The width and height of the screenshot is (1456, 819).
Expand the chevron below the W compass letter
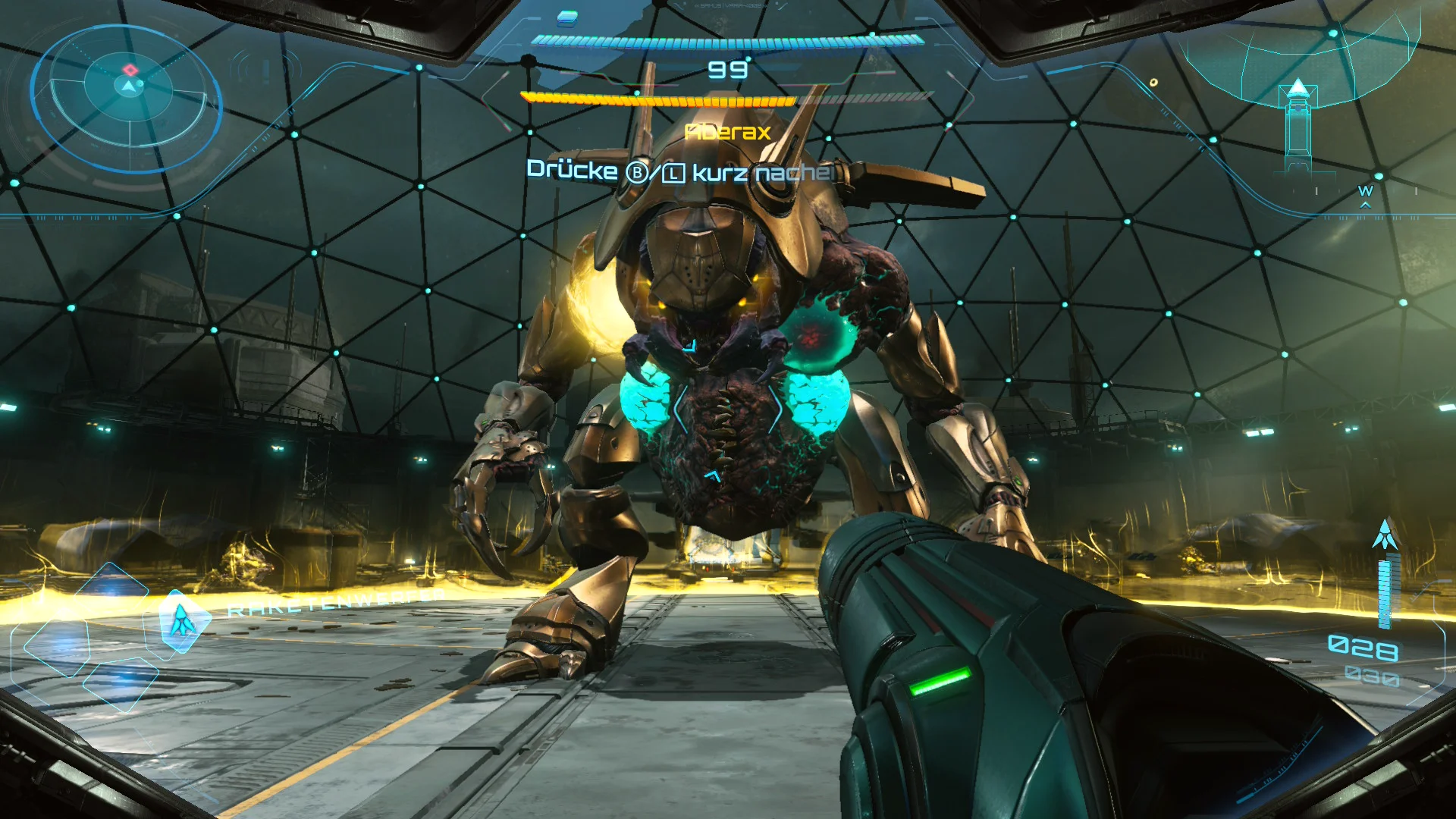tap(1365, 205)
